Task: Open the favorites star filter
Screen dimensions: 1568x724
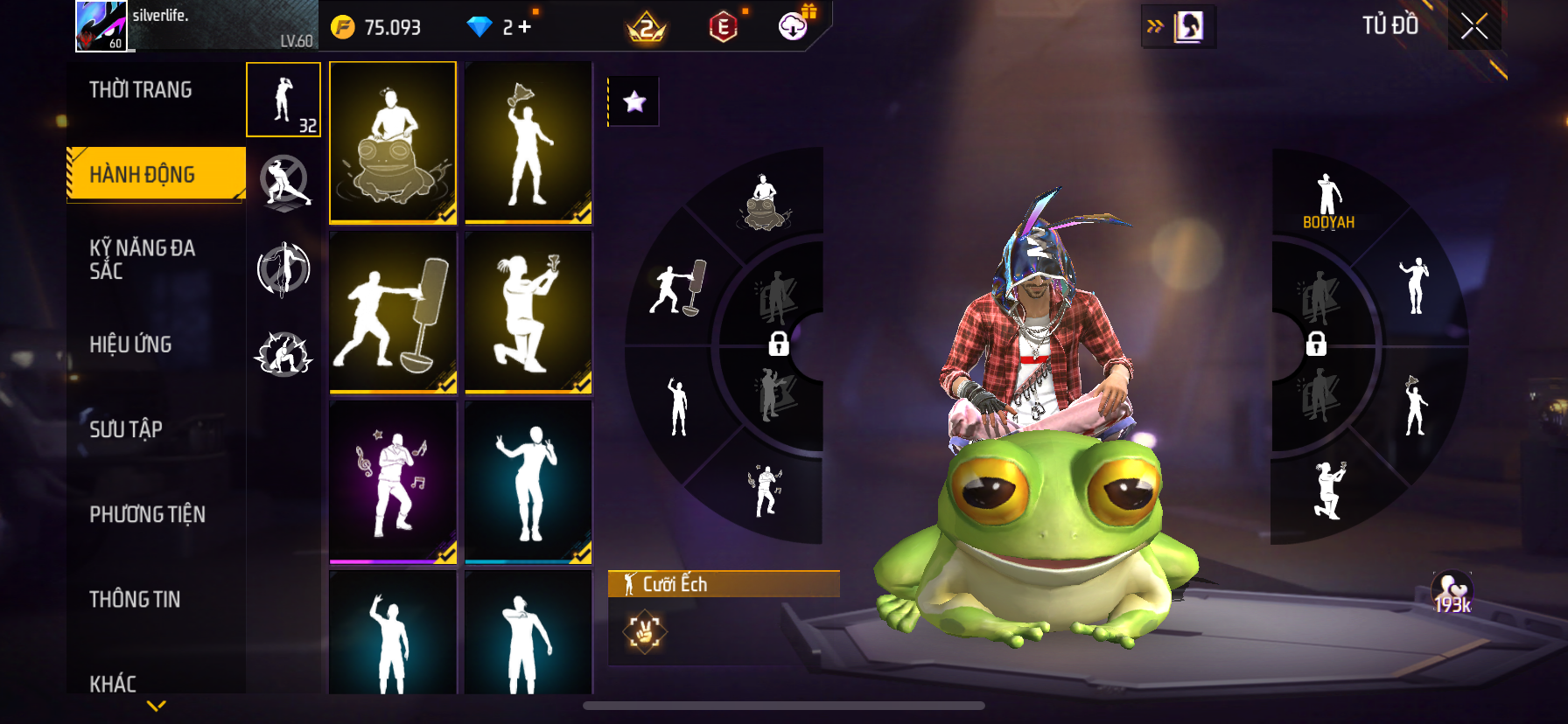Action: click(634, 102)
